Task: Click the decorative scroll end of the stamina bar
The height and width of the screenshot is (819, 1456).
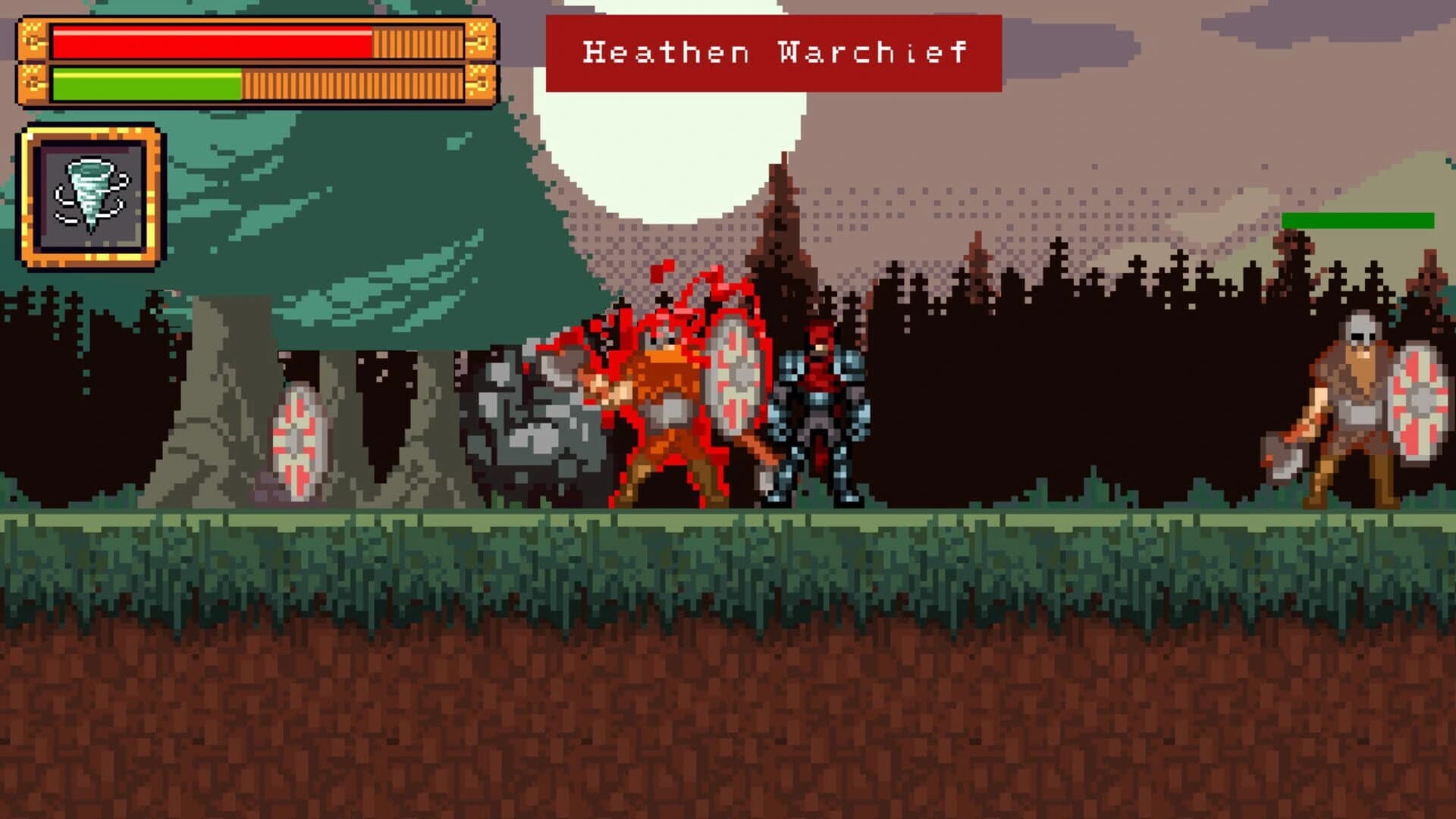Action: pyautogui.click(x=482, y=83)
